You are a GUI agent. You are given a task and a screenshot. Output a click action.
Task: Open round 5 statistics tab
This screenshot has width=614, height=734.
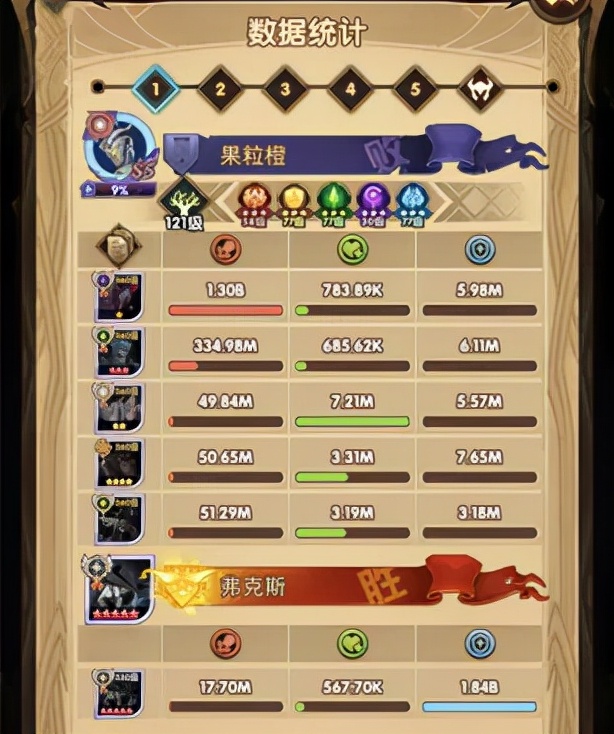coord(415,88)
